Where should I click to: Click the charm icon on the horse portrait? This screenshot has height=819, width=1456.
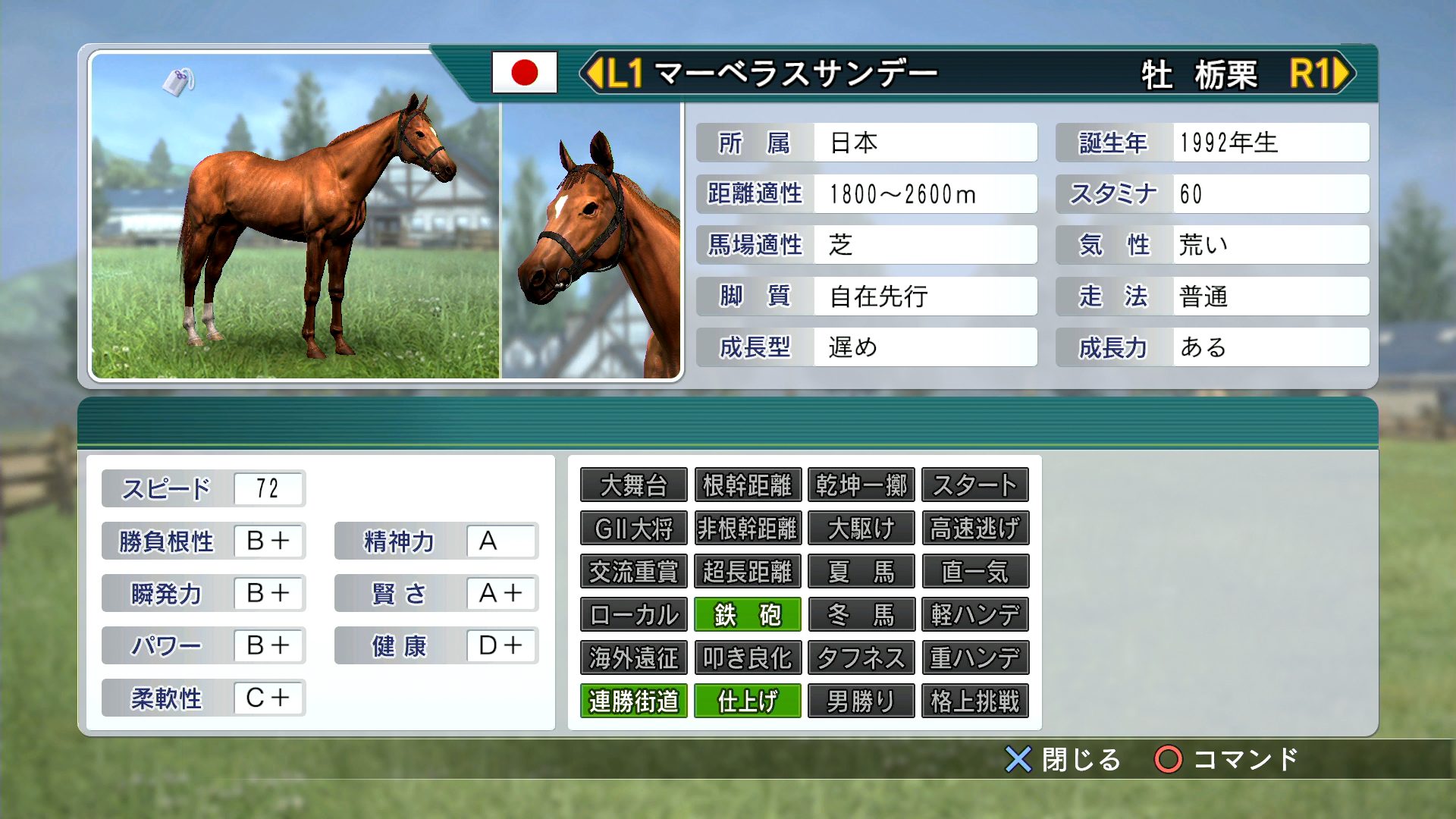click(179, 81)
